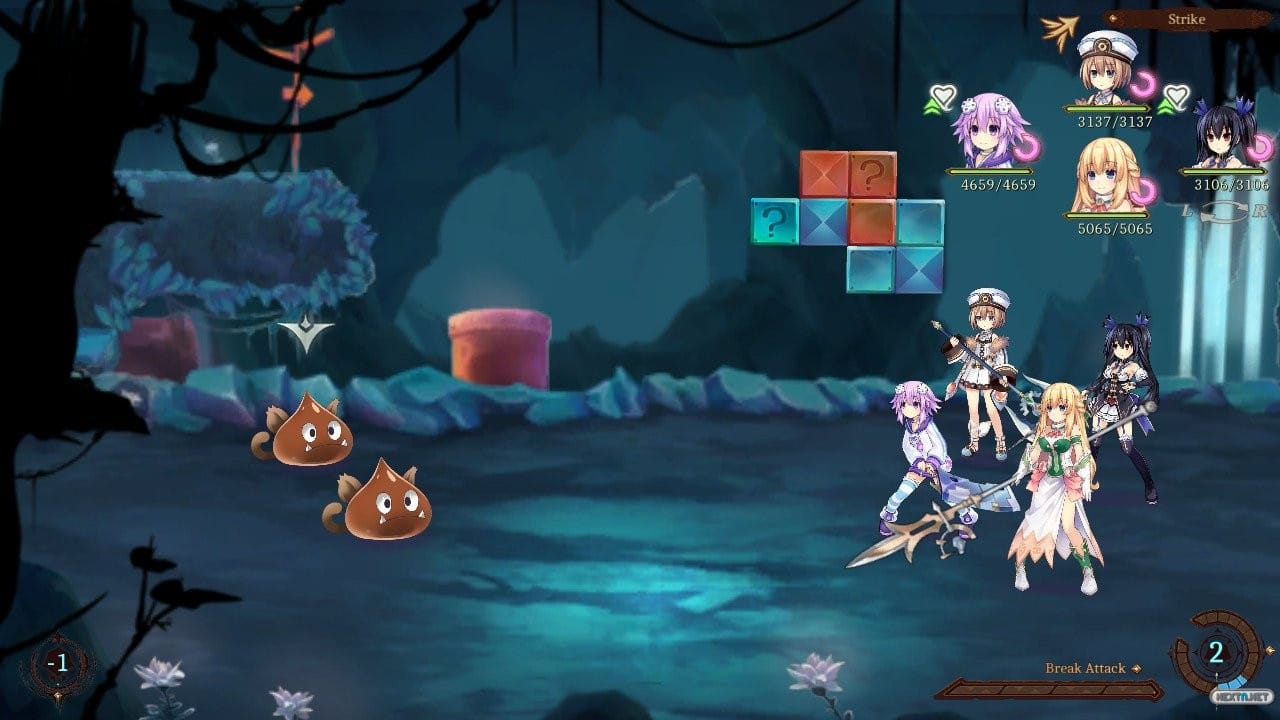Click the golden attack arrow beside Strike banner
This screenshot has width=1280, height=720.
coord(1060,28)
